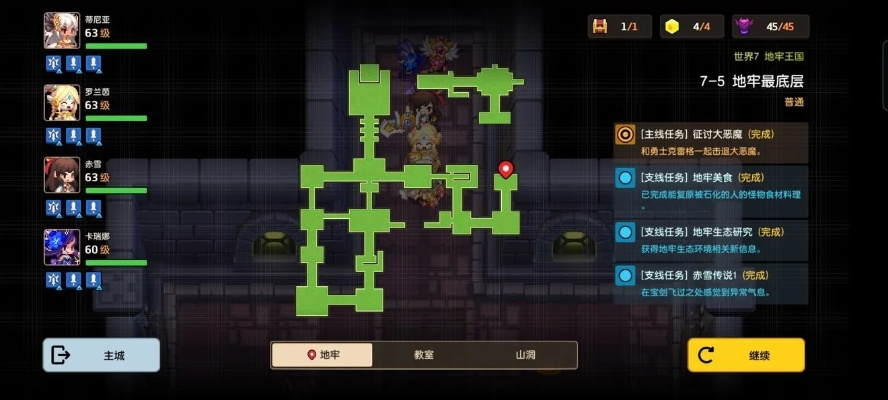This screenshot has width=888, height=400.
Task: Select 卡瑞娜 character portrait
Action: (62, 246)
